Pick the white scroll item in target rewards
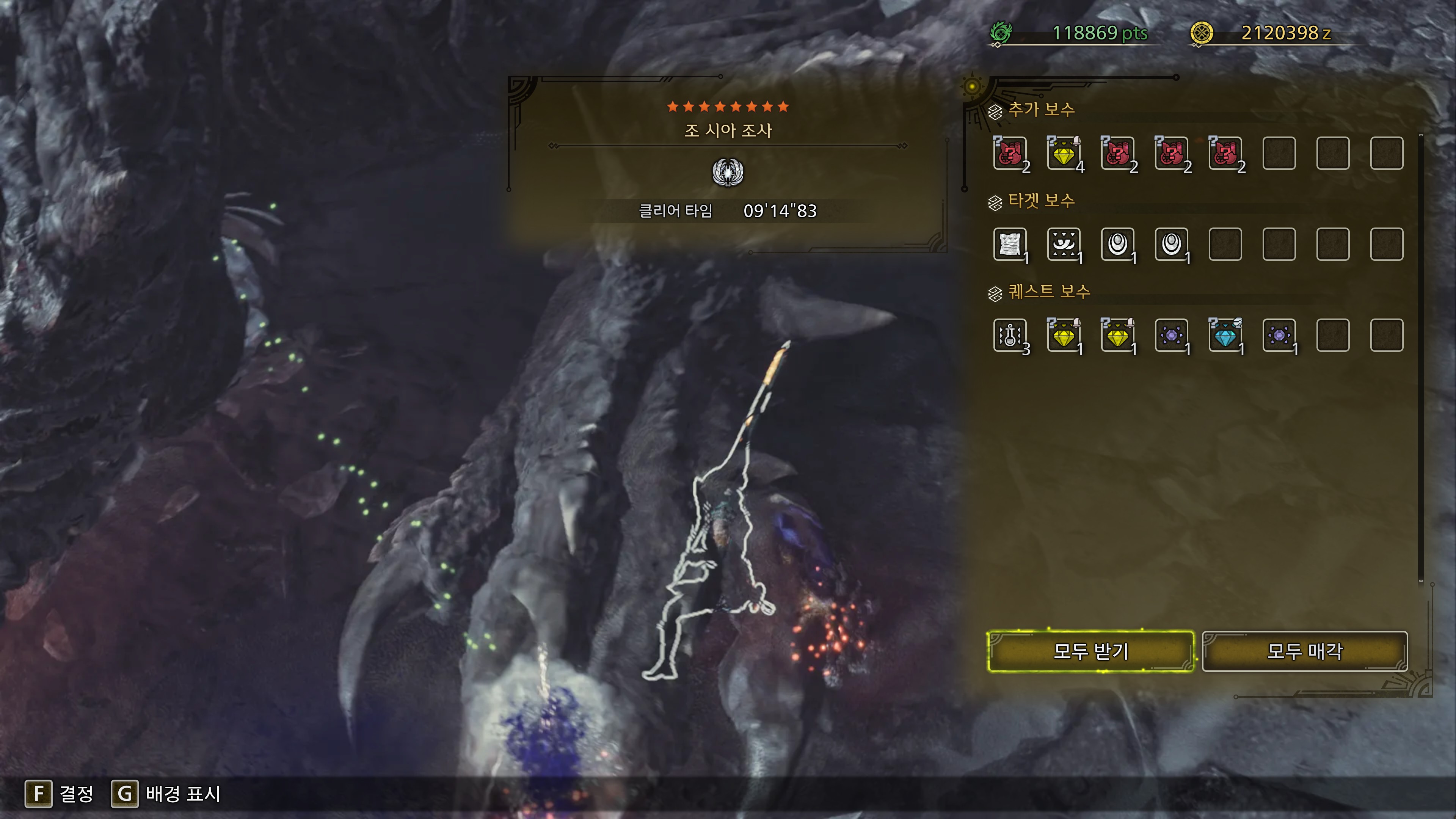Image resolution: width=1456 pixels, height=819 pixels. [1010, 244]
